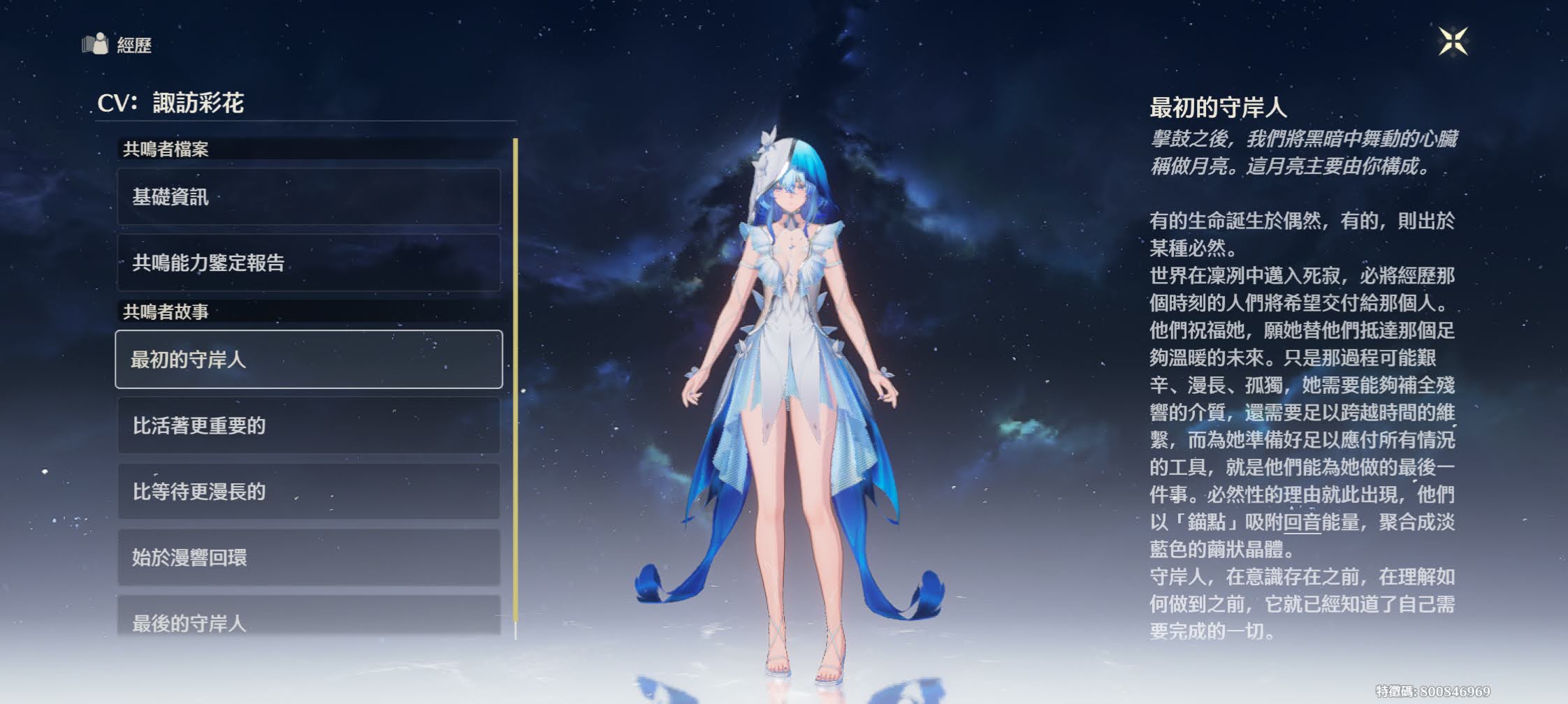Close the 經歷 screen with the X
The height and width of the screenshot is (704, 1568).
[1453, 41]
